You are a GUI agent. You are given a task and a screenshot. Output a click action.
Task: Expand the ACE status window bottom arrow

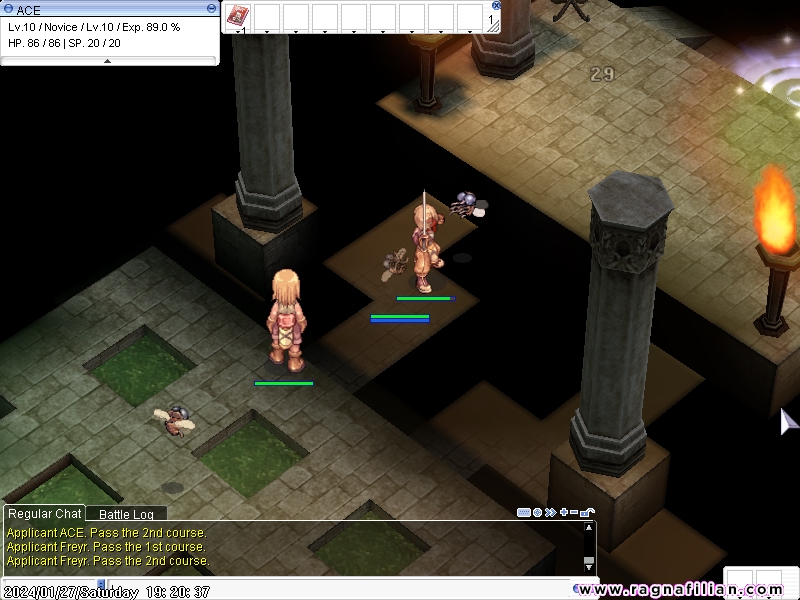pyautogui.click(x=108, y=61)
